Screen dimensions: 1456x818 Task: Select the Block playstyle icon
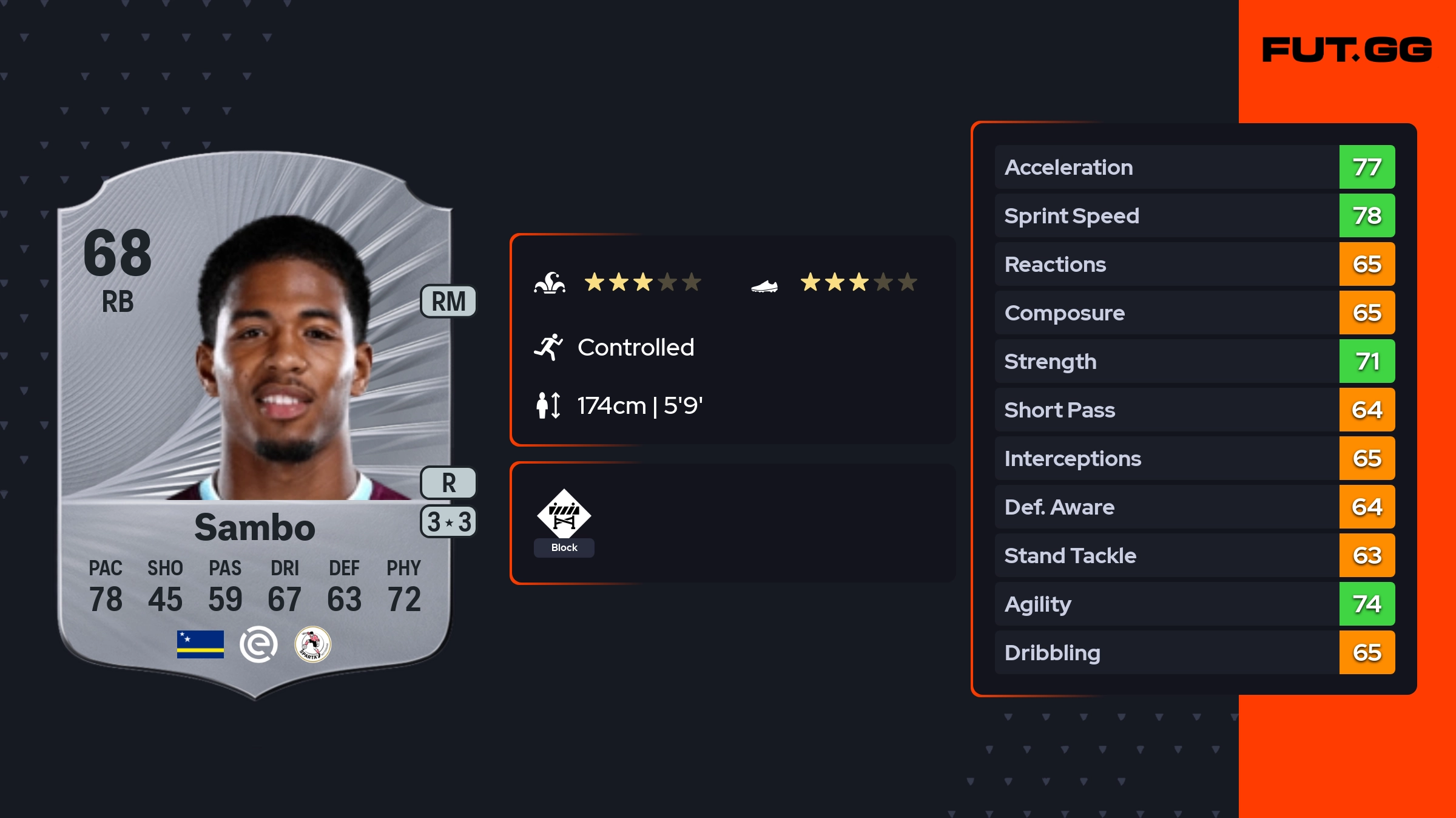(x=564, y=515)
